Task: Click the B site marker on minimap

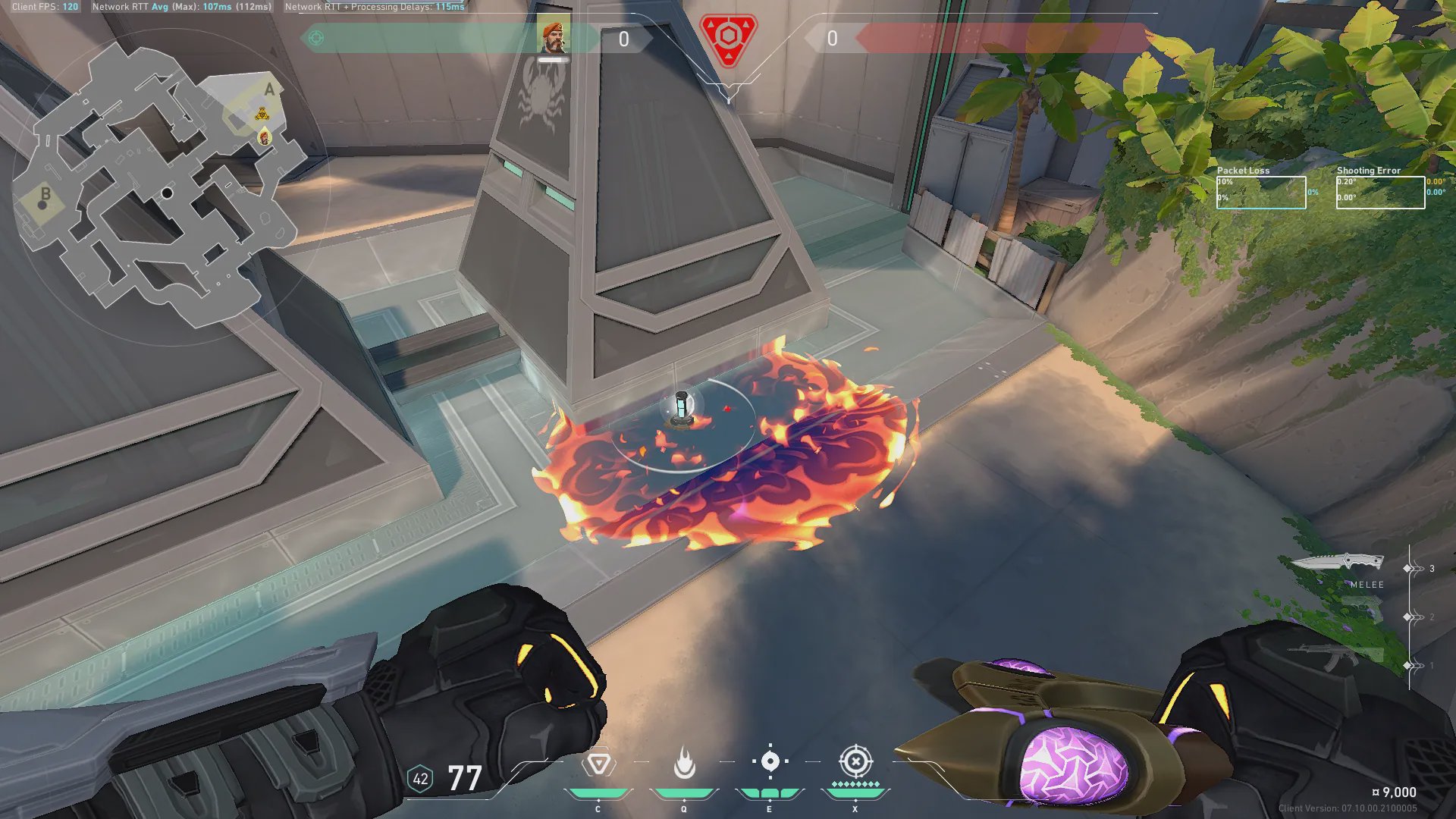Action: pyautogui.click(x=45, y=195)
